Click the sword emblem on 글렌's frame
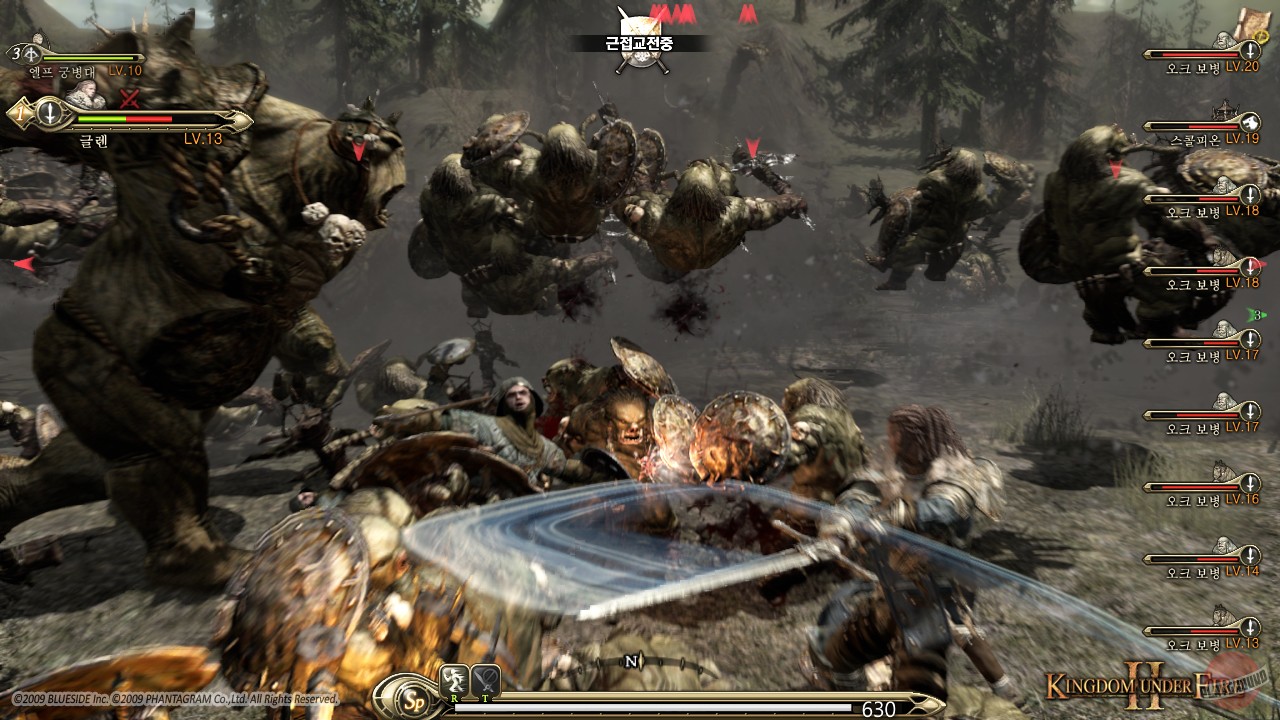Viewport: 1280px width, 720px height. [50, 115]
